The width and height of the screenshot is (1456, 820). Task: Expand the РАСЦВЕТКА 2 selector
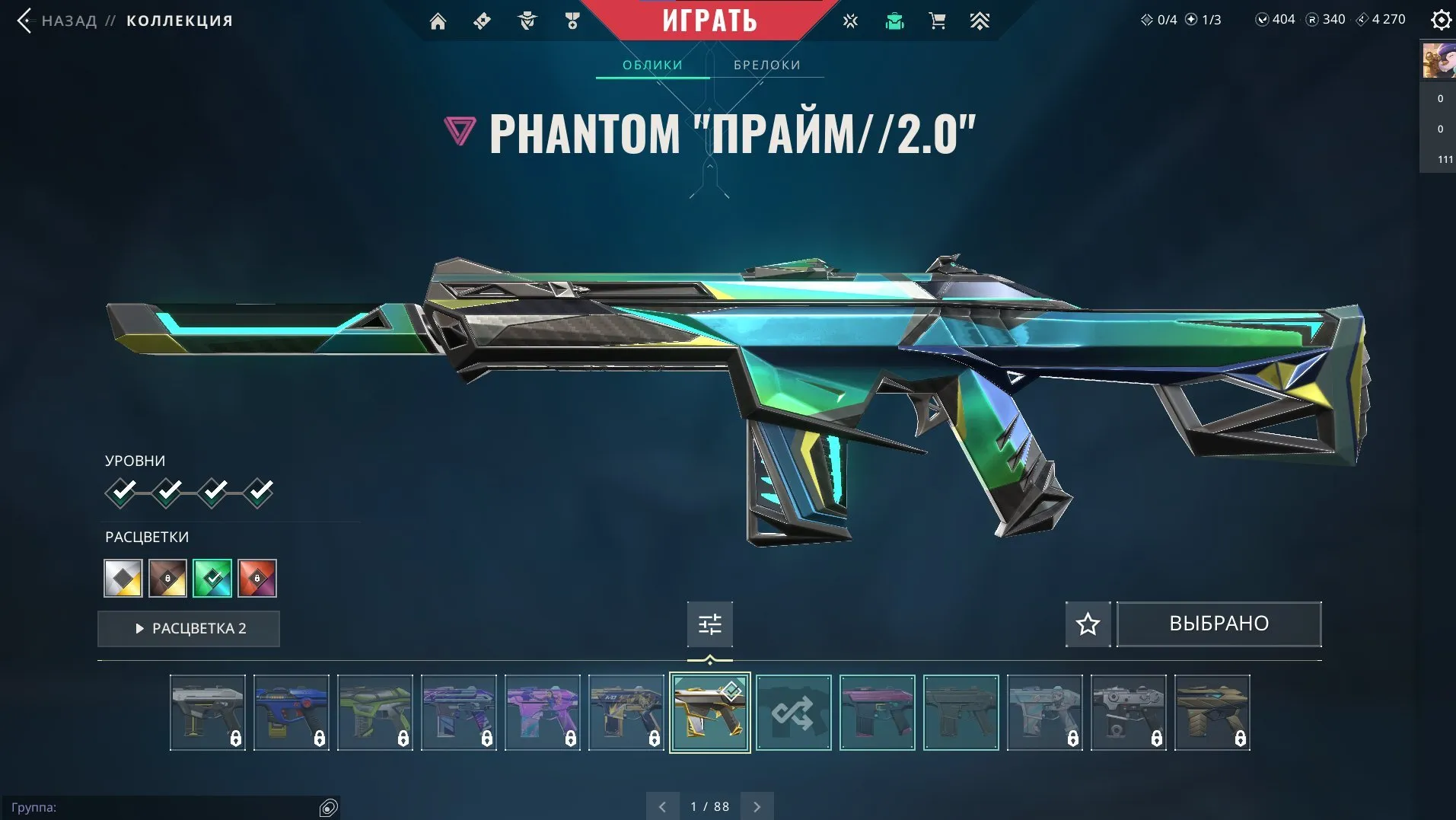coord(188,628)
